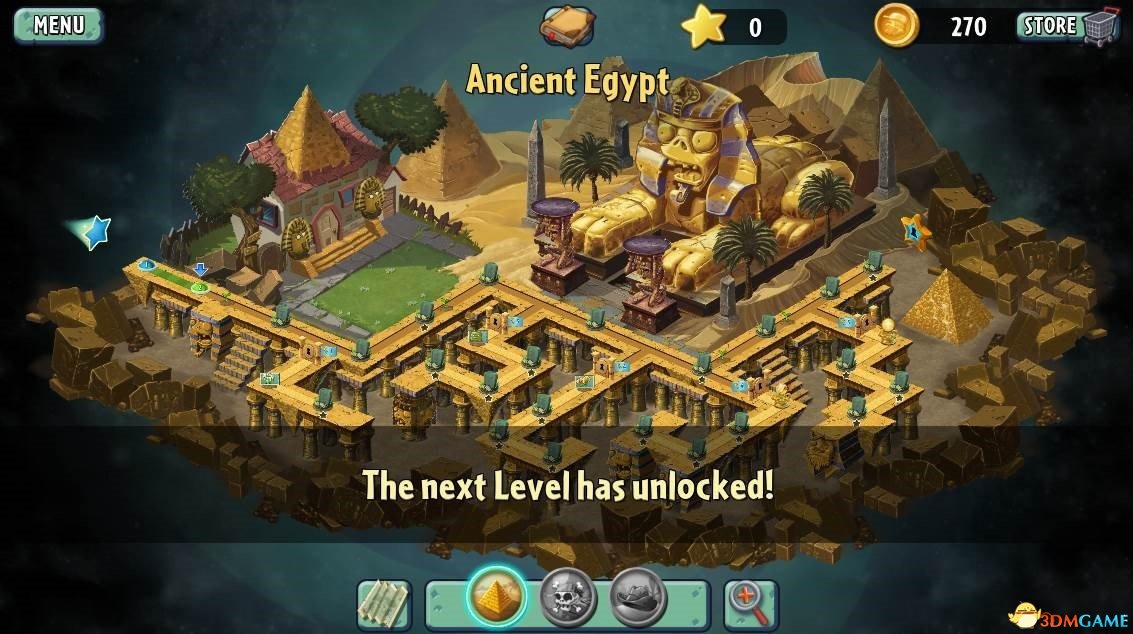Click the blue star arrow on left
The image size is (1133, 634).
coord(93,232)
